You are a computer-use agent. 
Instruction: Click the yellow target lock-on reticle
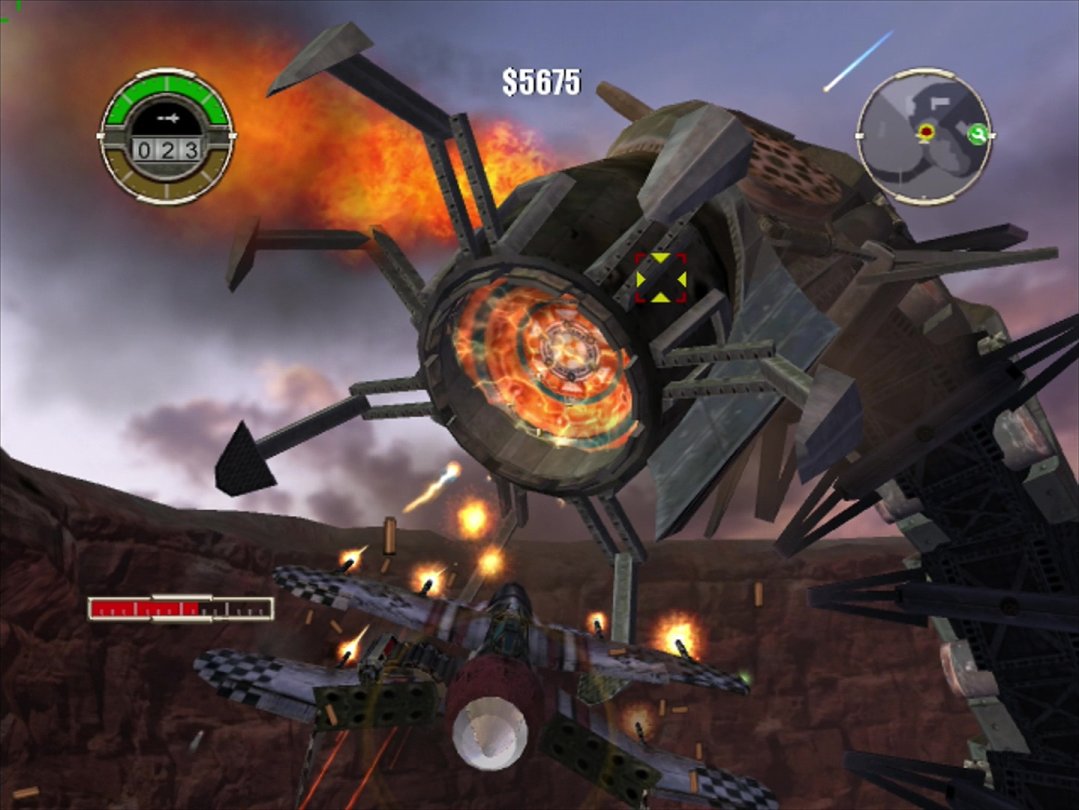coord(661,278)
